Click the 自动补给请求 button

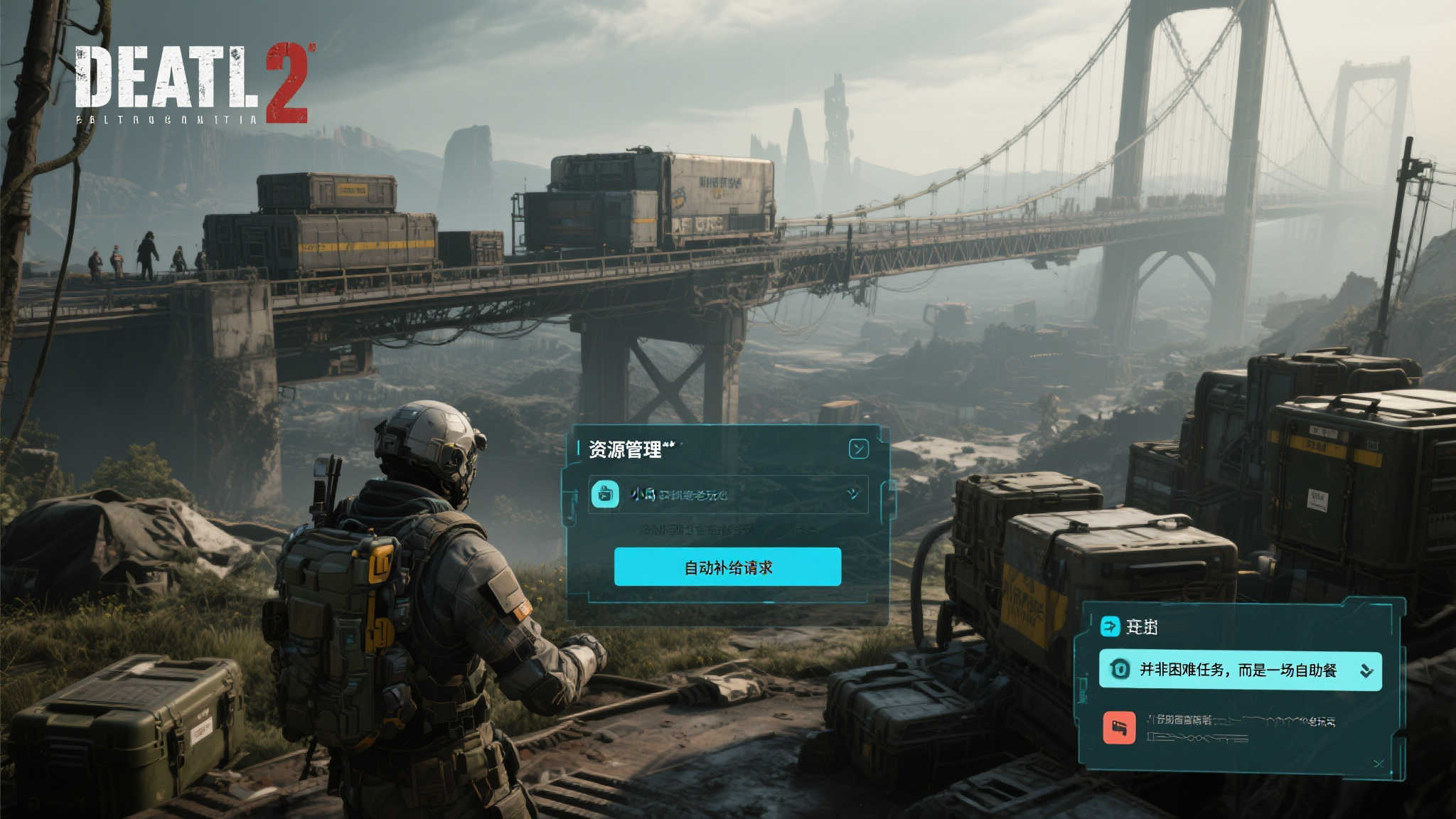[727, 567]
